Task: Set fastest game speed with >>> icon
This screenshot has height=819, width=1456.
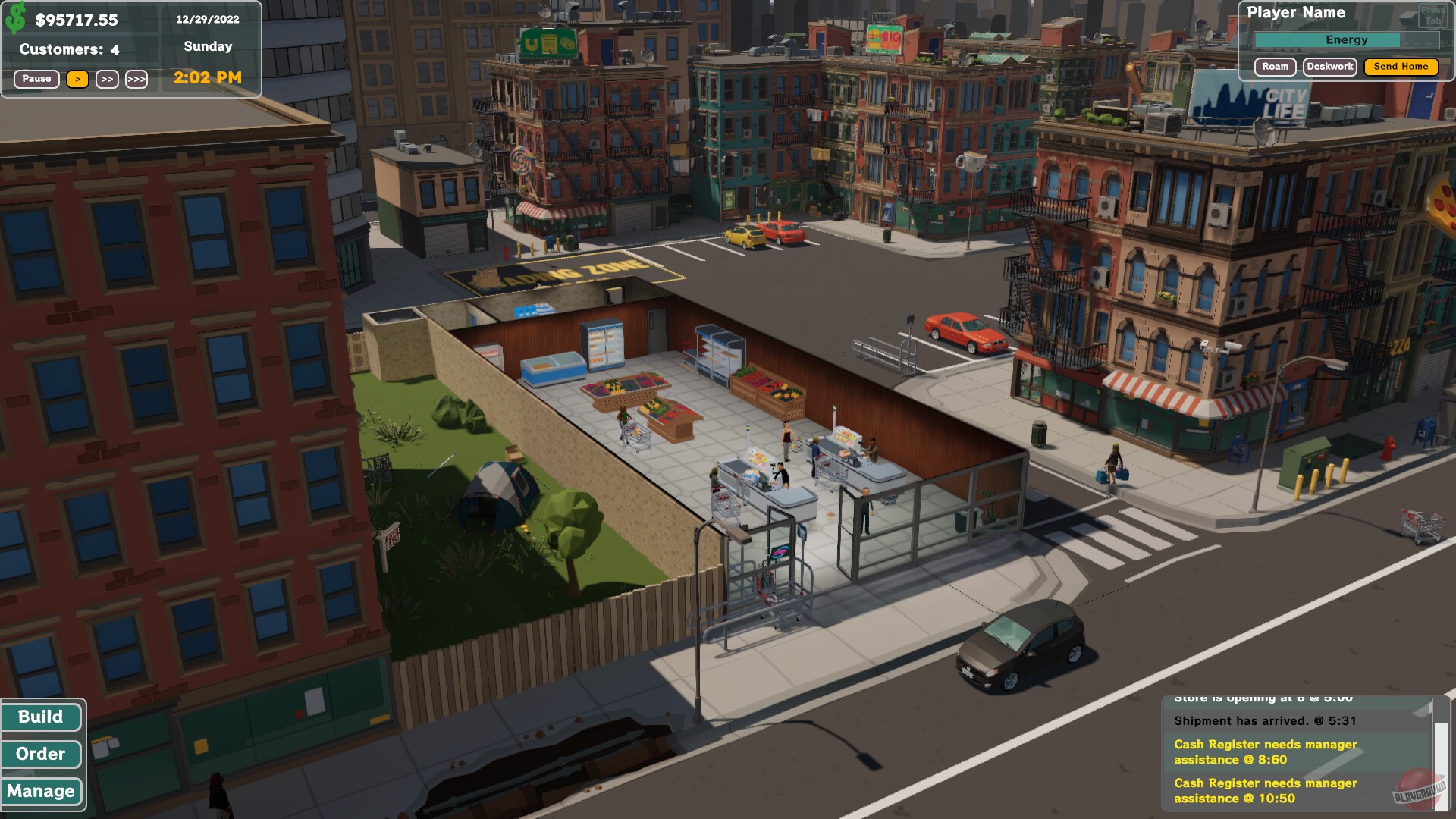Action: (137, 79)
